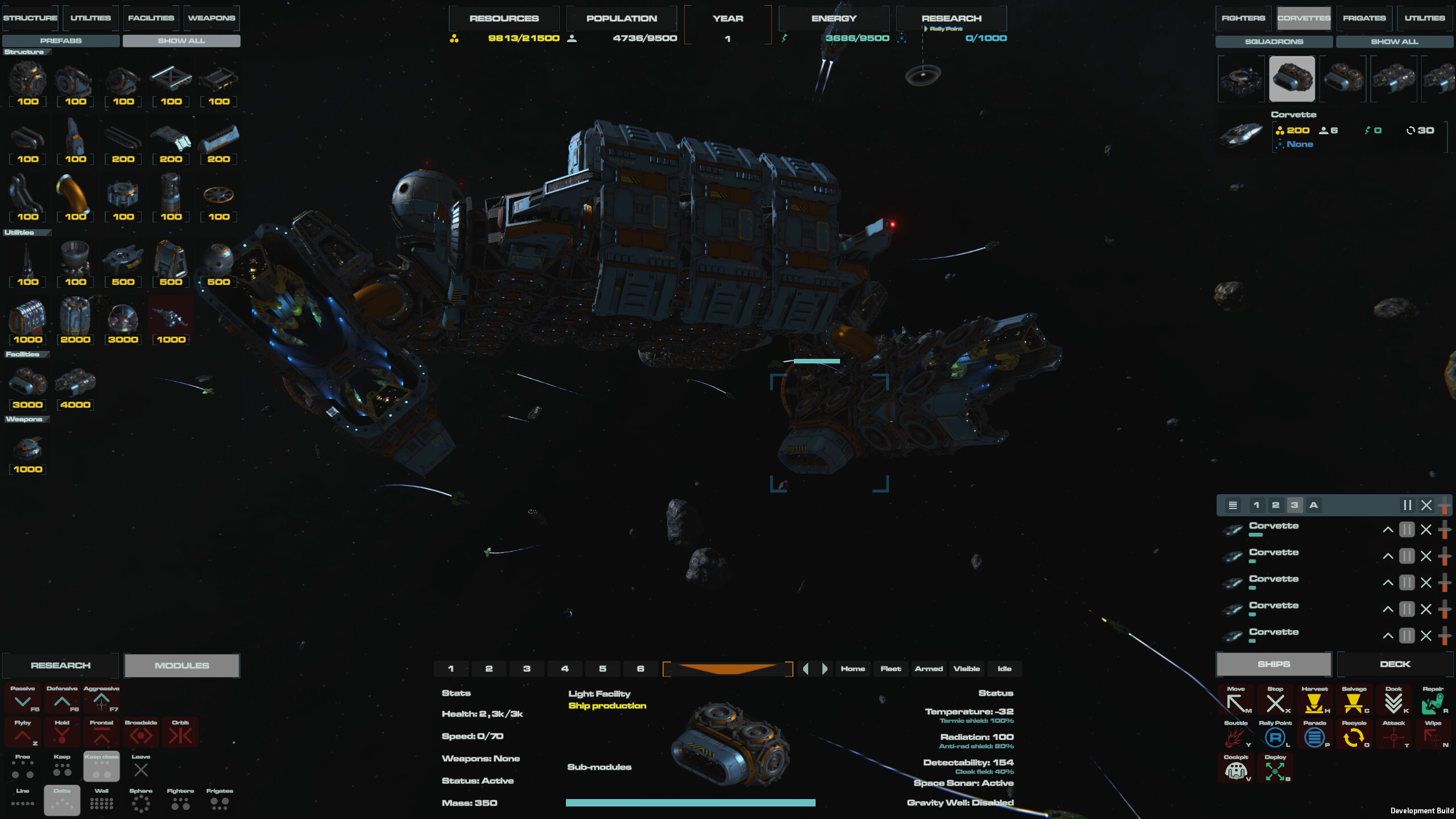Screen dimensions: 1456x819
Task: Open the Modules tab
Action: pyautogui.click(x=181, y=665)
